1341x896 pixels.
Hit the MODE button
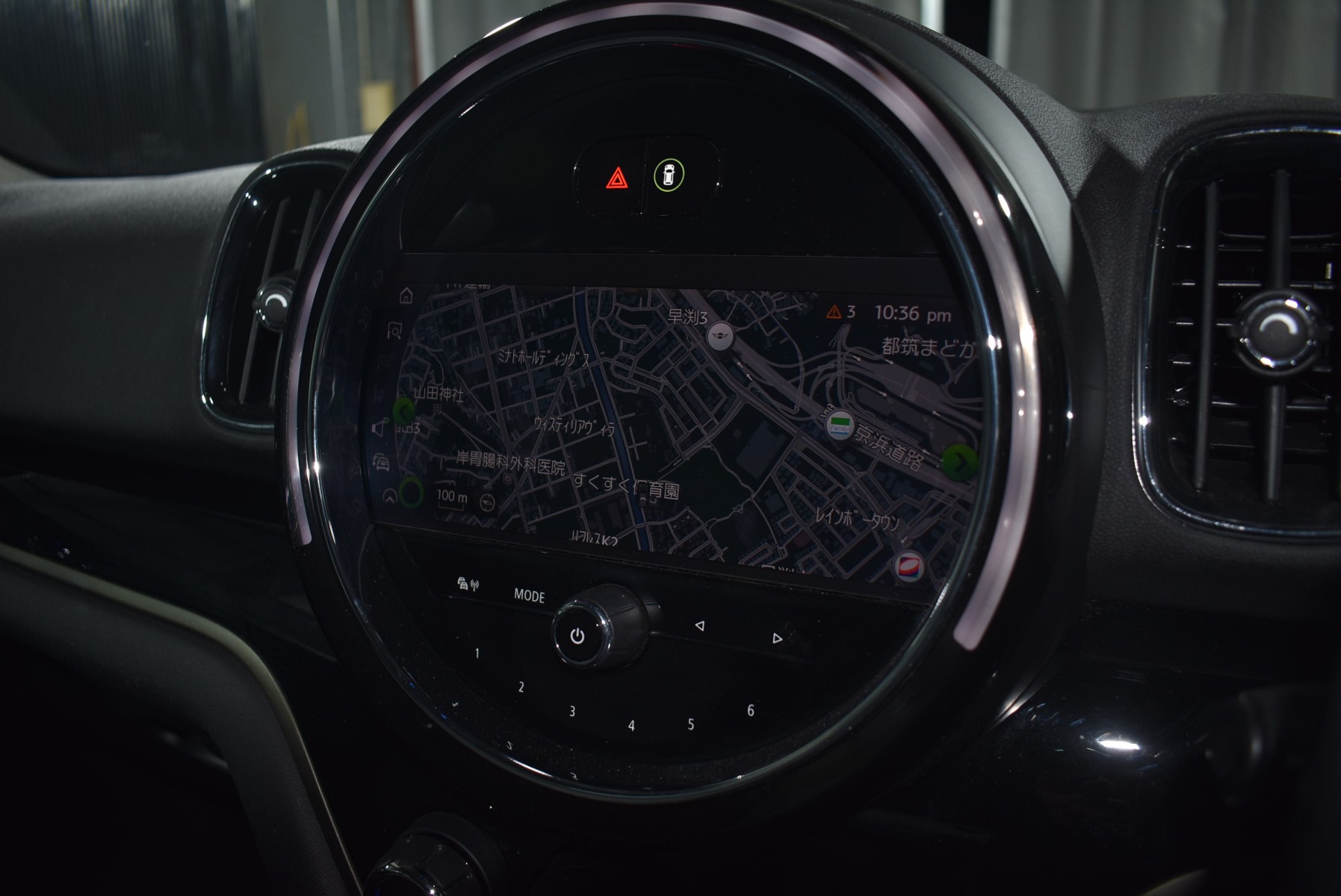coord(529,595)
